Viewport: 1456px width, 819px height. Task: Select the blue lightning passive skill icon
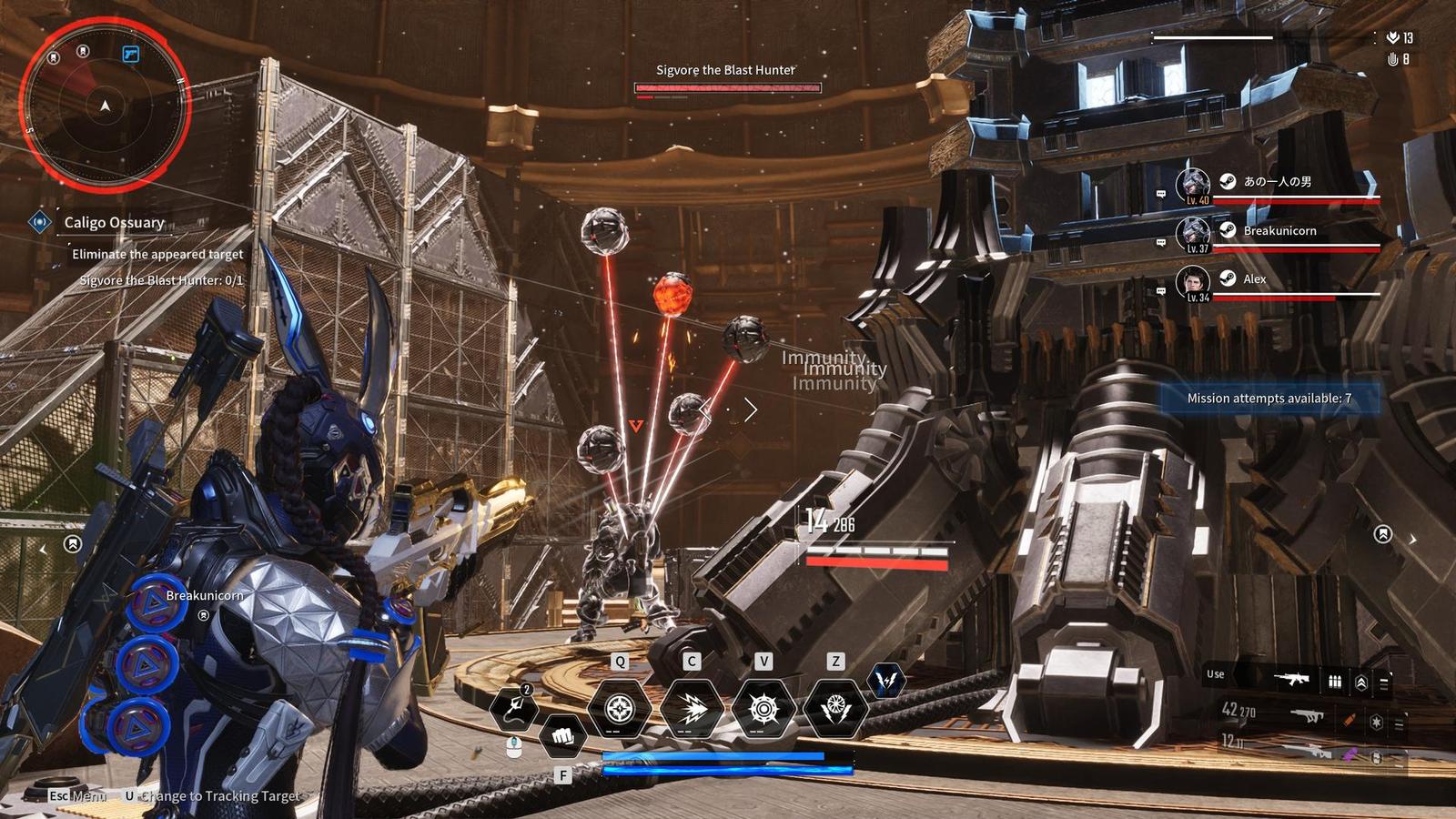click(x=885, y=680)
